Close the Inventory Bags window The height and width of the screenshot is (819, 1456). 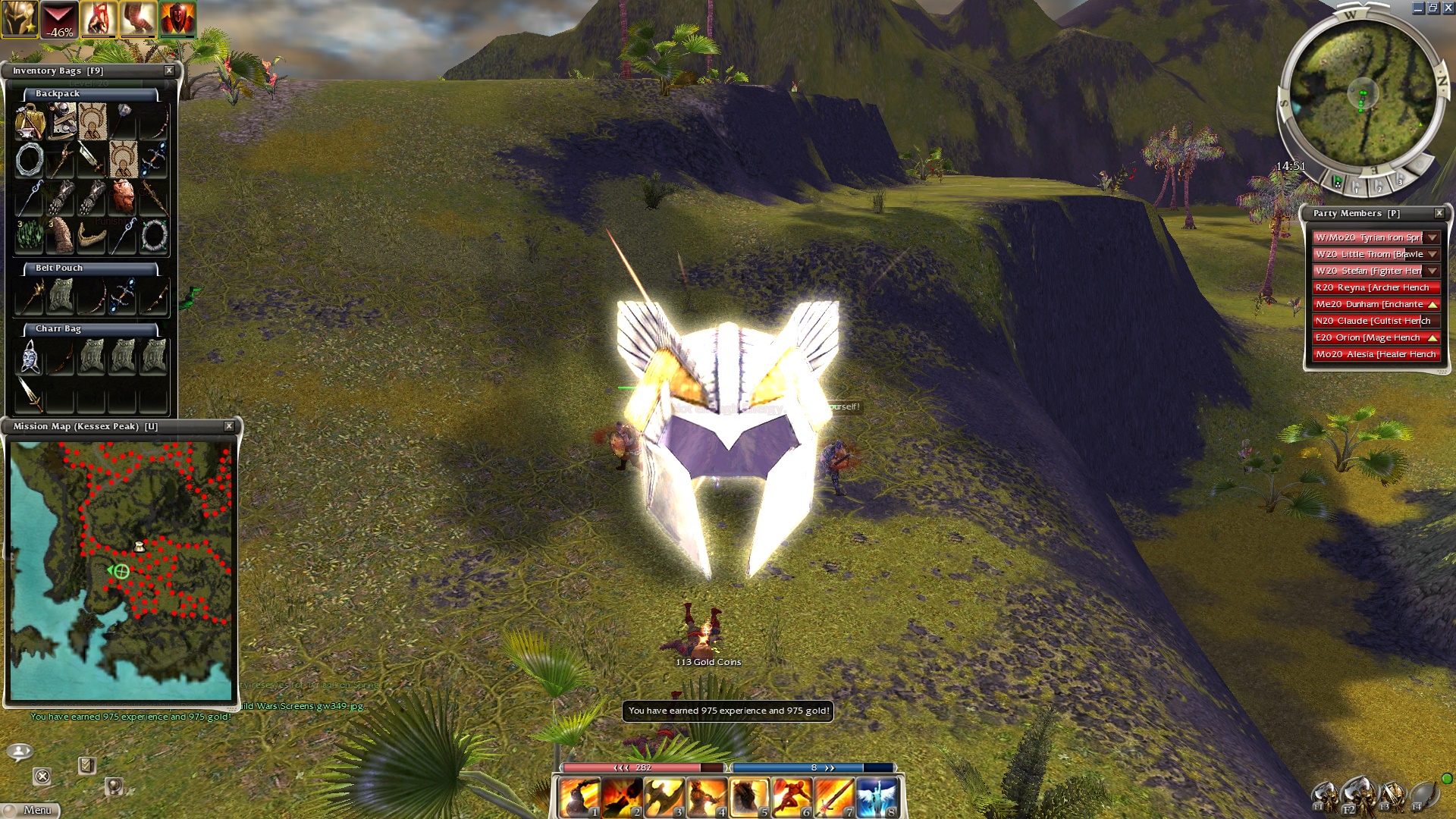click(169, 71)
